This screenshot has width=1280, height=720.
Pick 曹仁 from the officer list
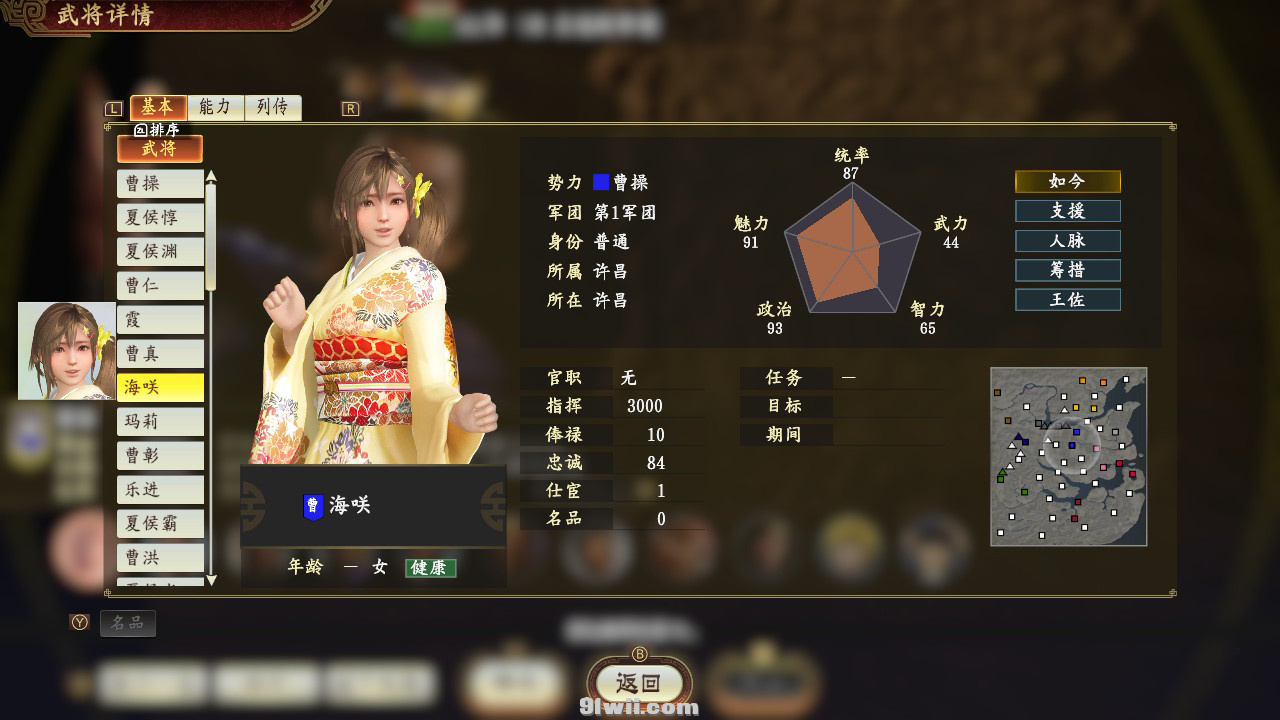(160, 286)
